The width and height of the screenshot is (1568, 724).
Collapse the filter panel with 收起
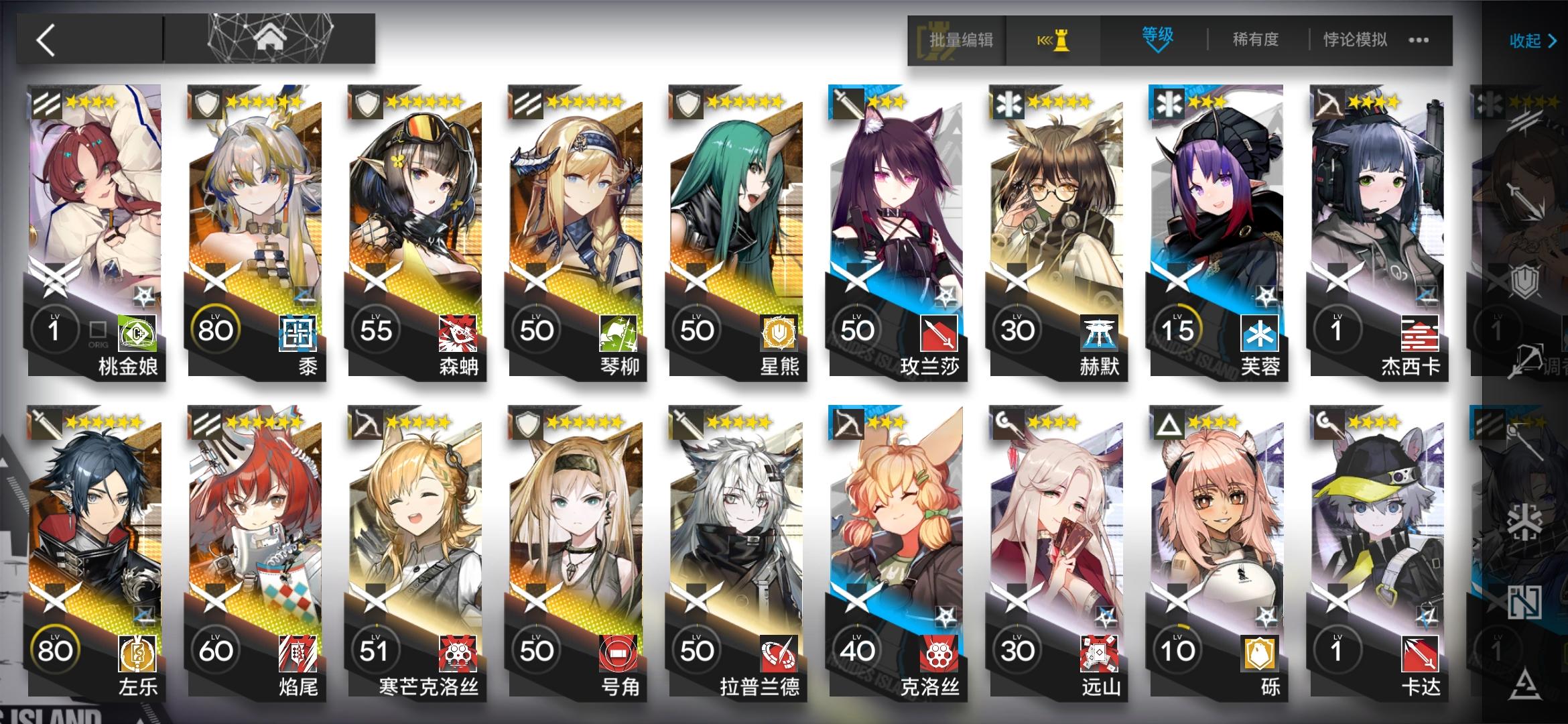(1530, 41)
